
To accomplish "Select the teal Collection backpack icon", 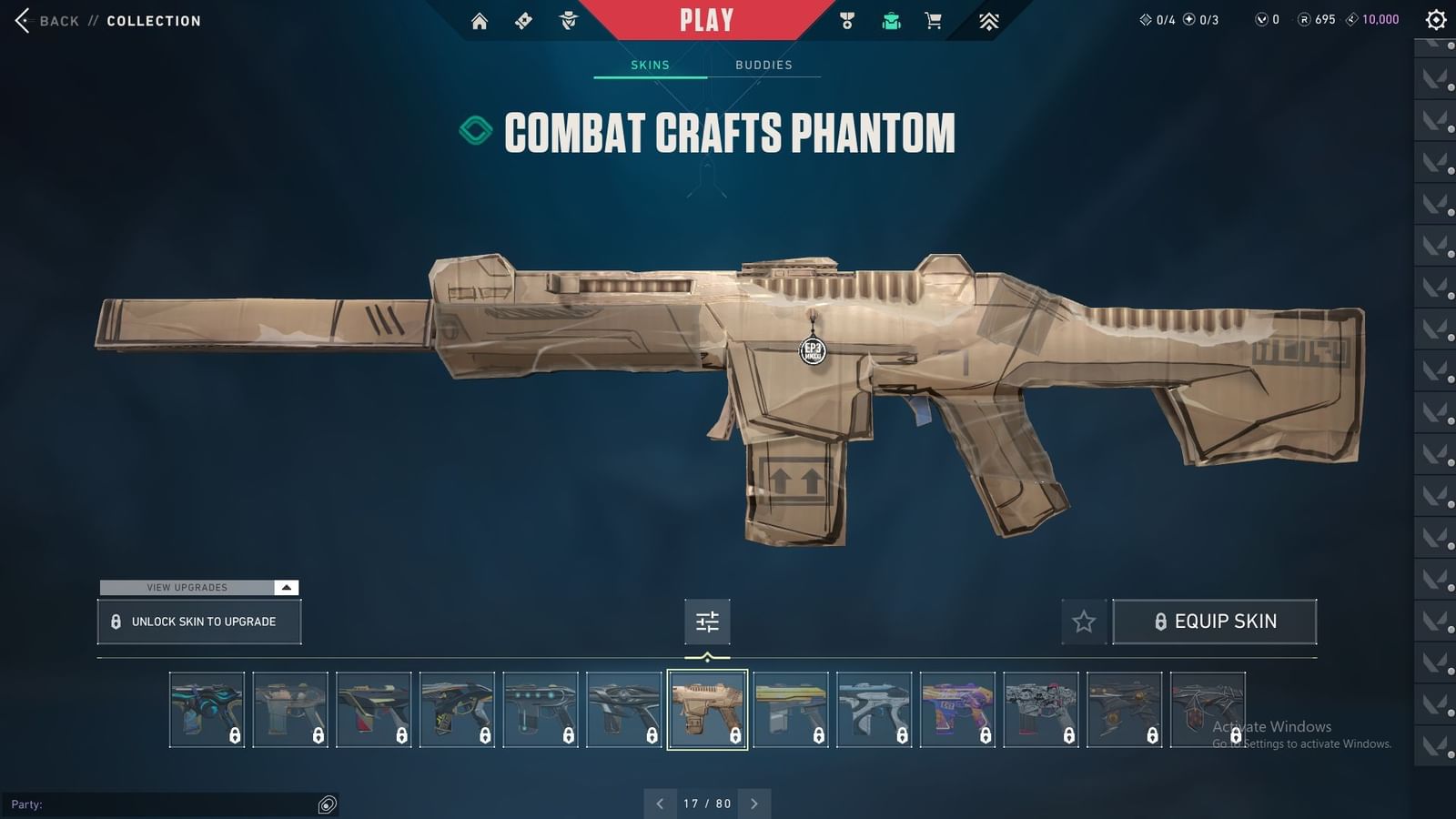I will coord(890,19).
